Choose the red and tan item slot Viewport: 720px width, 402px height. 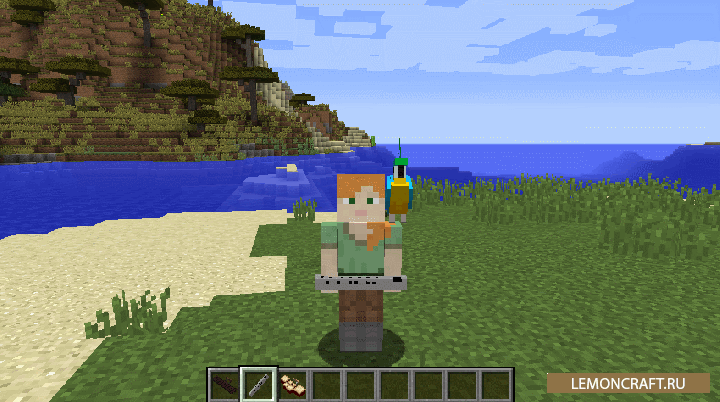point(292,384)
